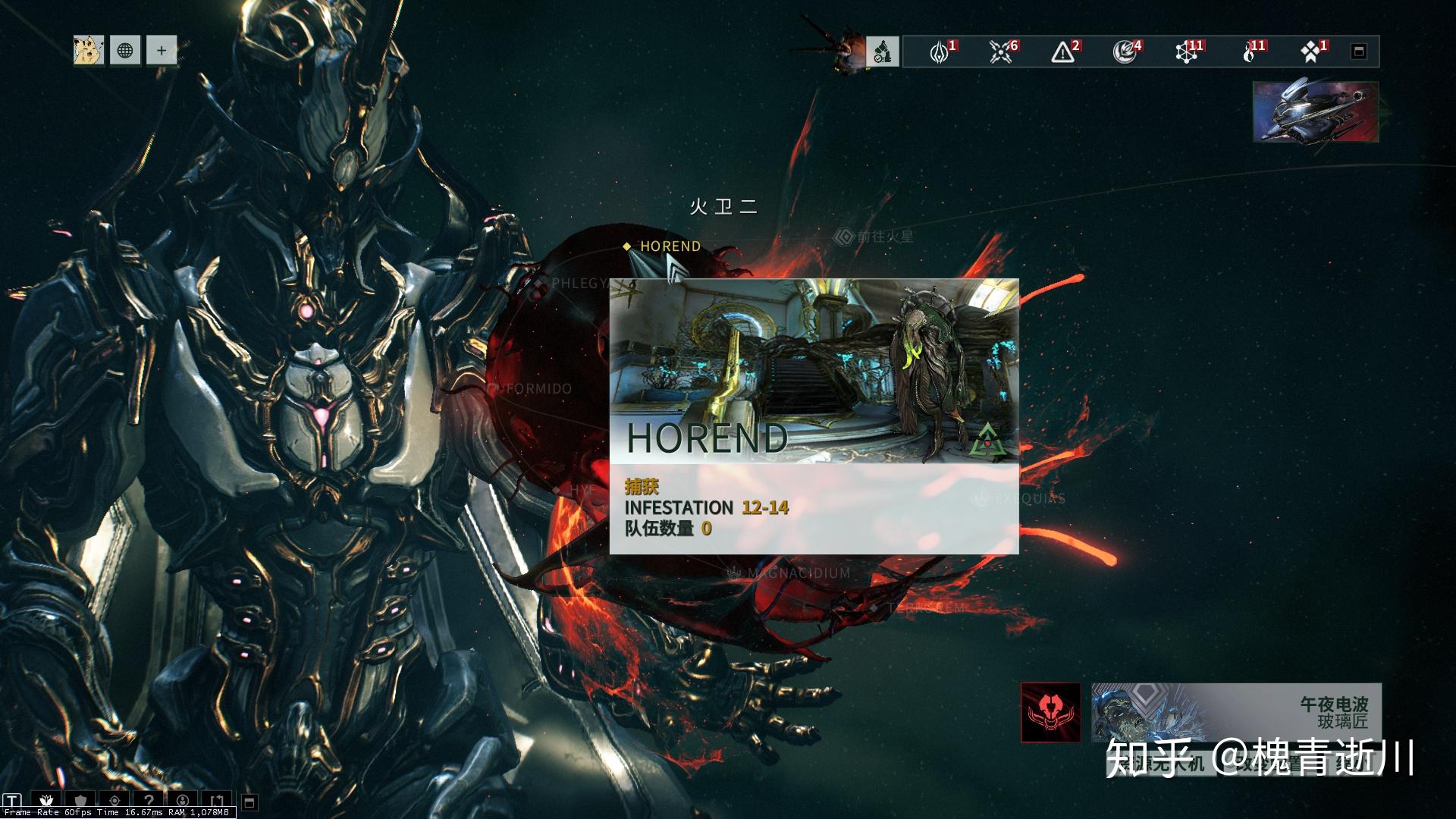Toggle the highlighted figure icon beside the top bar

(x=883, y=52)
